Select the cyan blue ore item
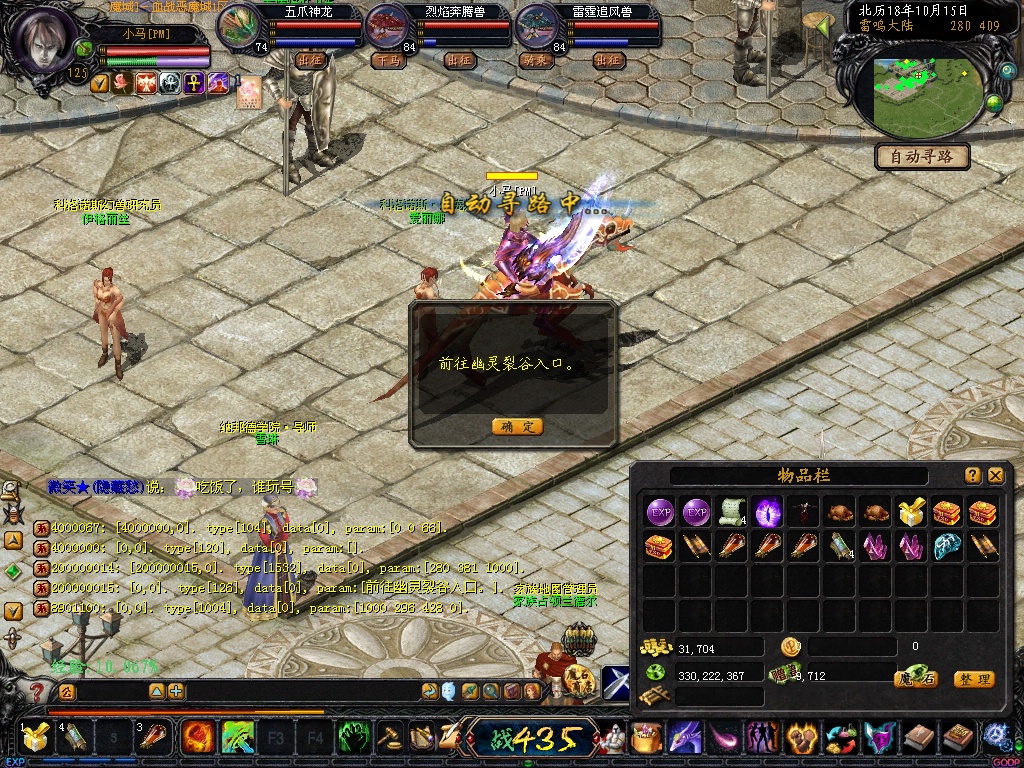Screen dimensions: 1024x768 (946, 546)
